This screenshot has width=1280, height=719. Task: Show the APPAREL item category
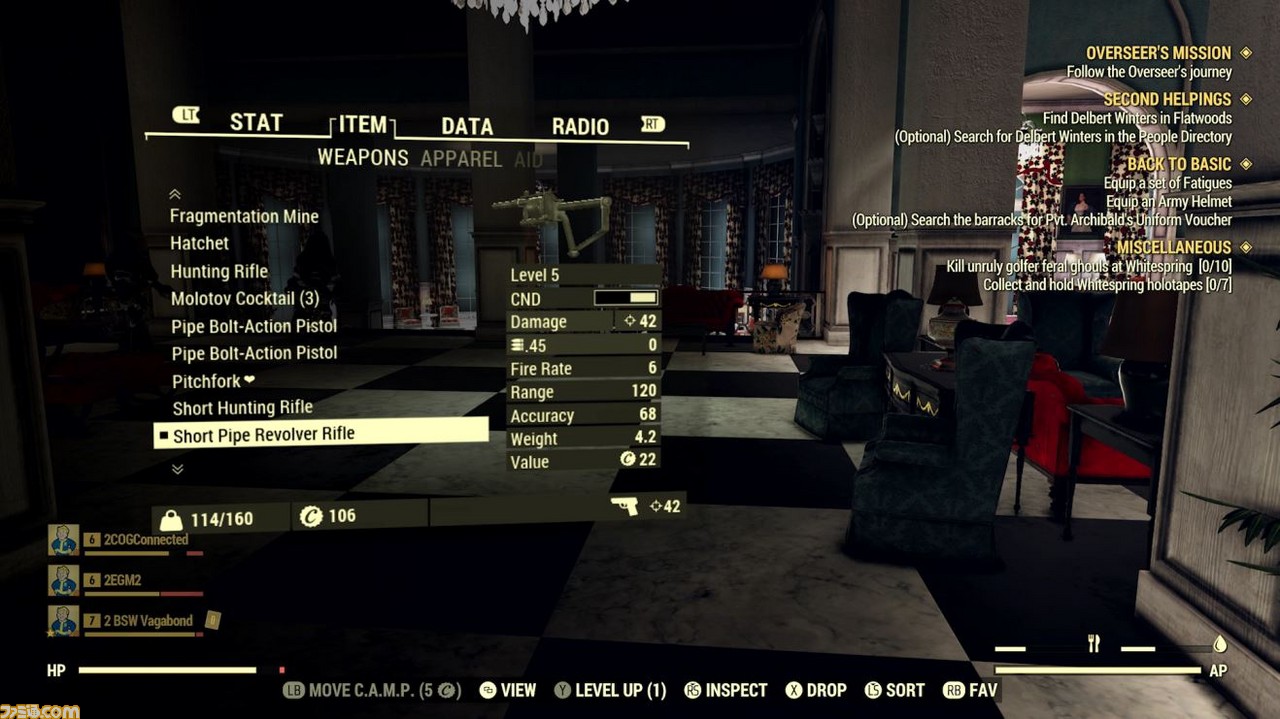(461, 159)
